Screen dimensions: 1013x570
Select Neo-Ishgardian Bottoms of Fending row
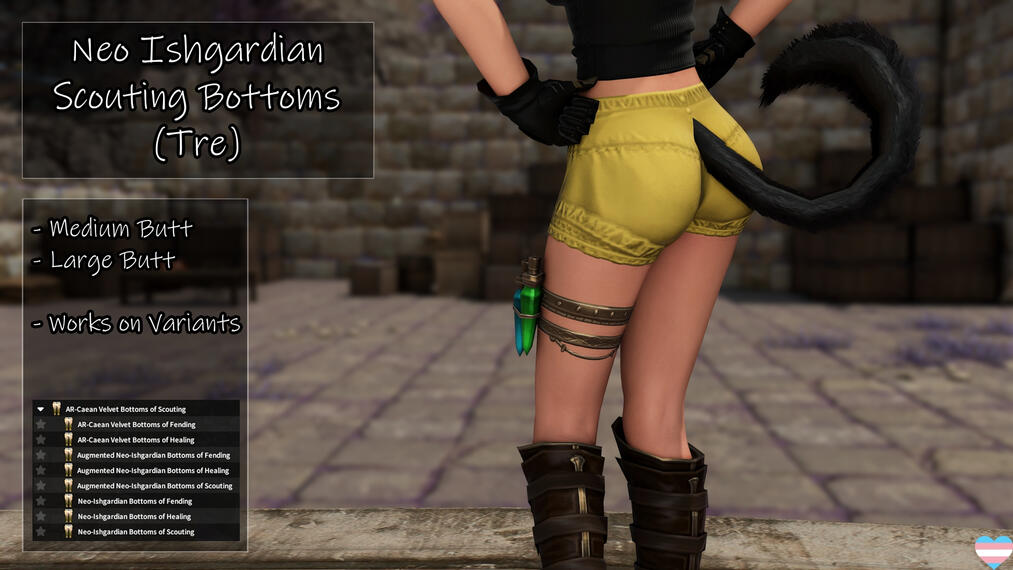[134, 501]
